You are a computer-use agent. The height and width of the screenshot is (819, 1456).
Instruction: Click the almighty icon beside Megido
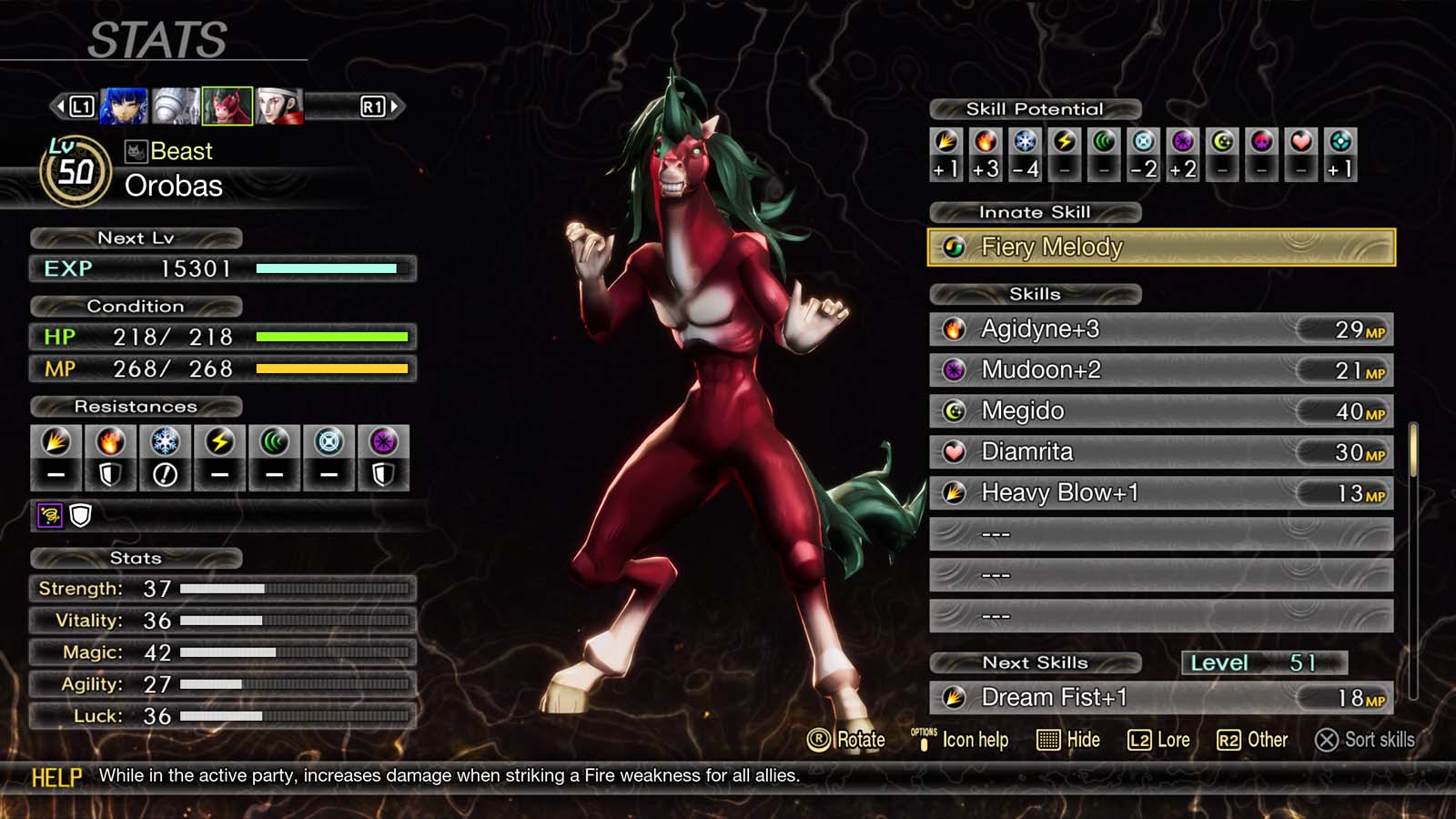(954, 411)
